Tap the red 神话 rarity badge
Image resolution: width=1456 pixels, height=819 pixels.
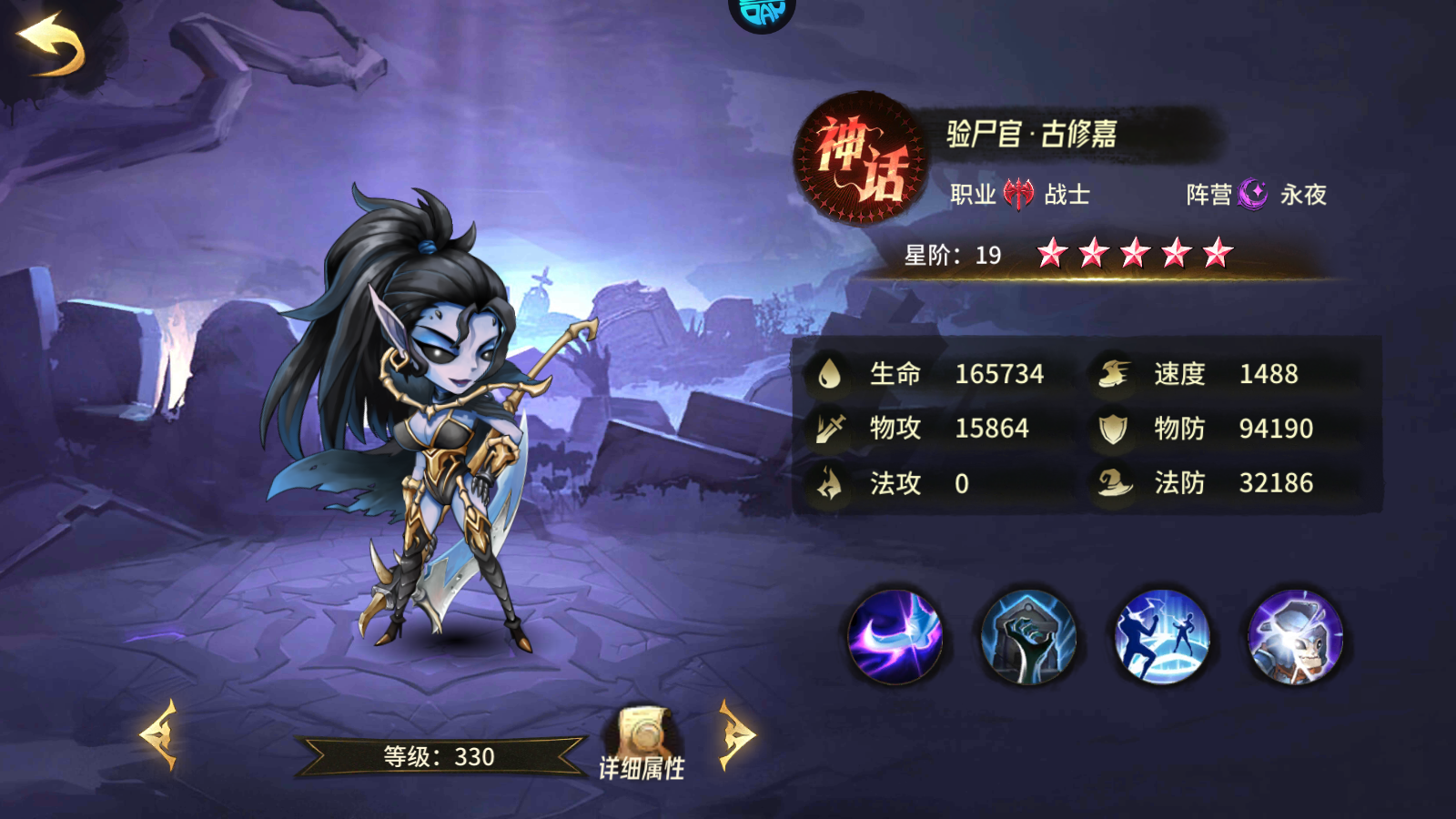[860, 157]
